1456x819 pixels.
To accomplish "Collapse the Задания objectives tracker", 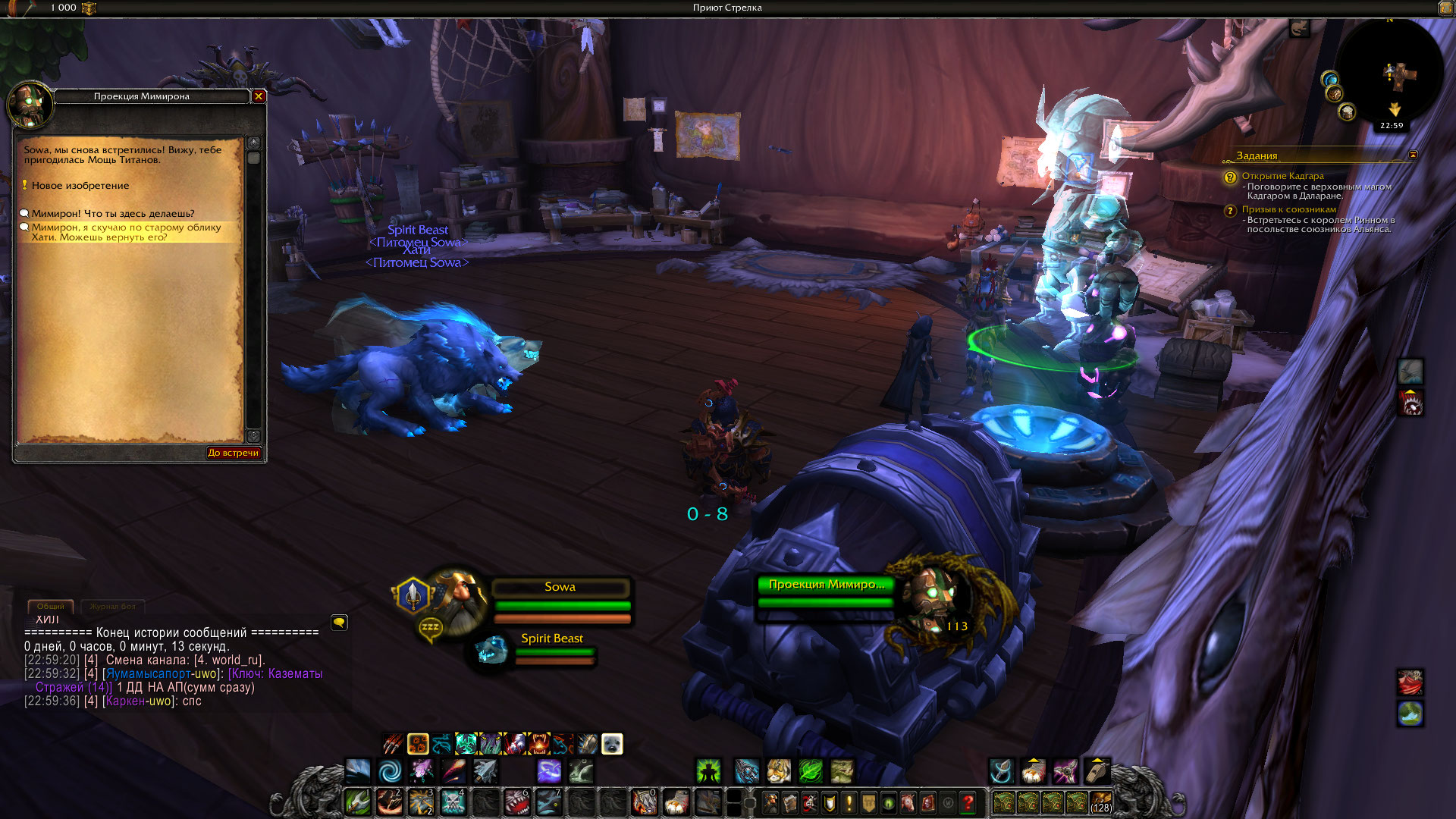I will (x=1413, y=155).
